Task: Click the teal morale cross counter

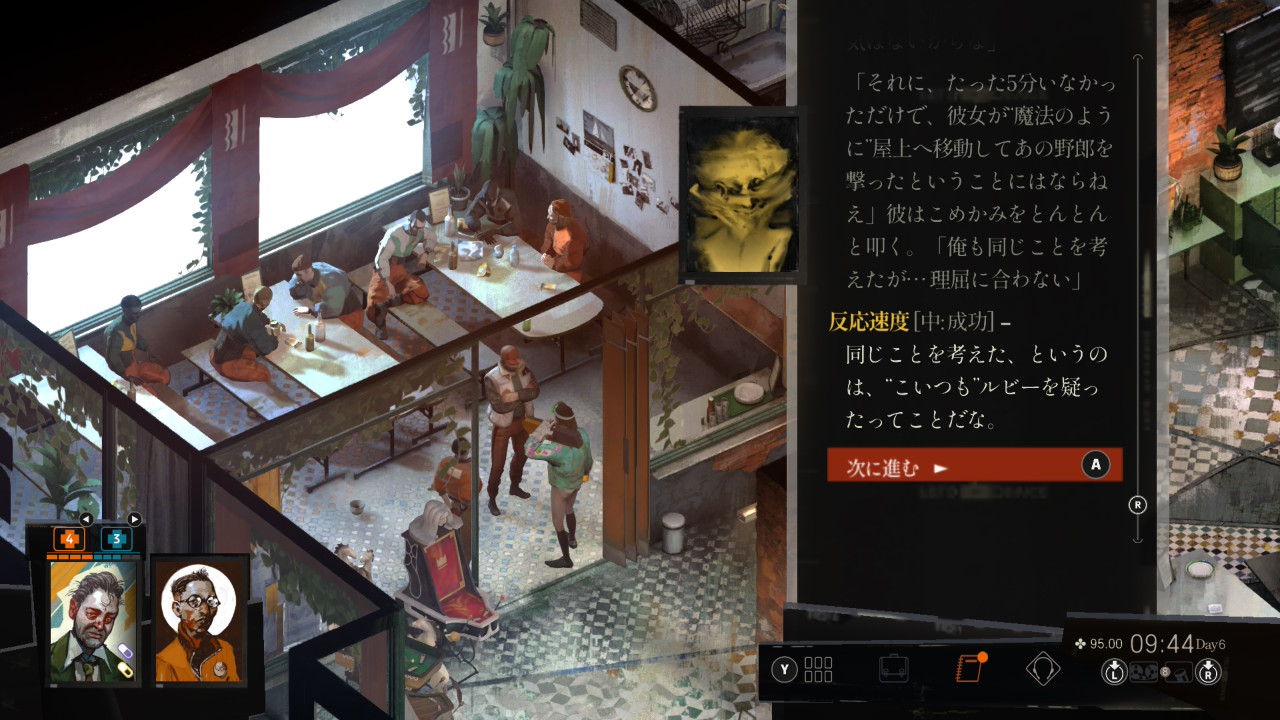Action: click(116, 539)
